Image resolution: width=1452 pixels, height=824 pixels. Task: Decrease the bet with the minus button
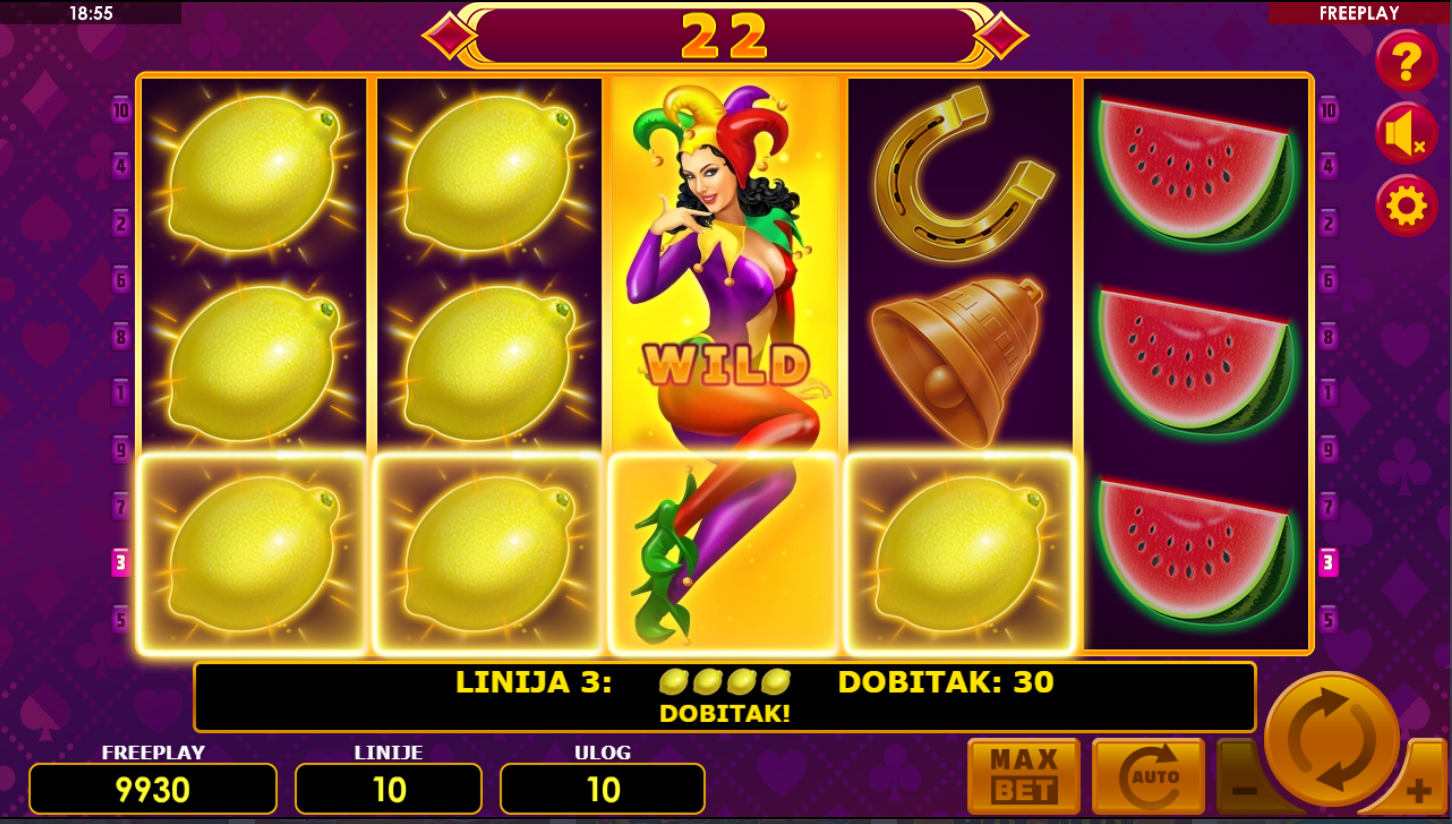pos(1242,790)
